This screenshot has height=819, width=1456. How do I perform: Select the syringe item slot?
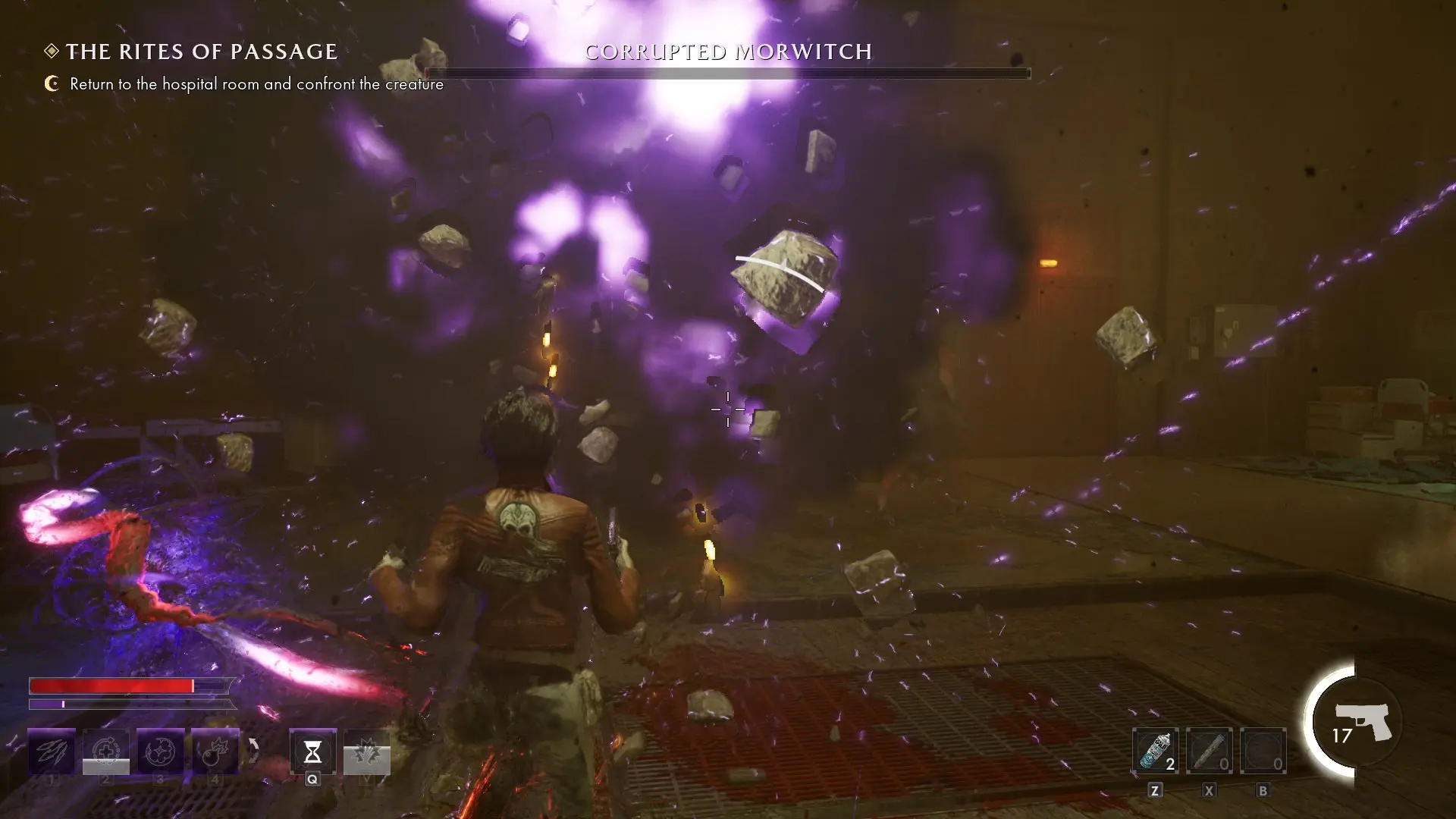(x=1209, y=751)
